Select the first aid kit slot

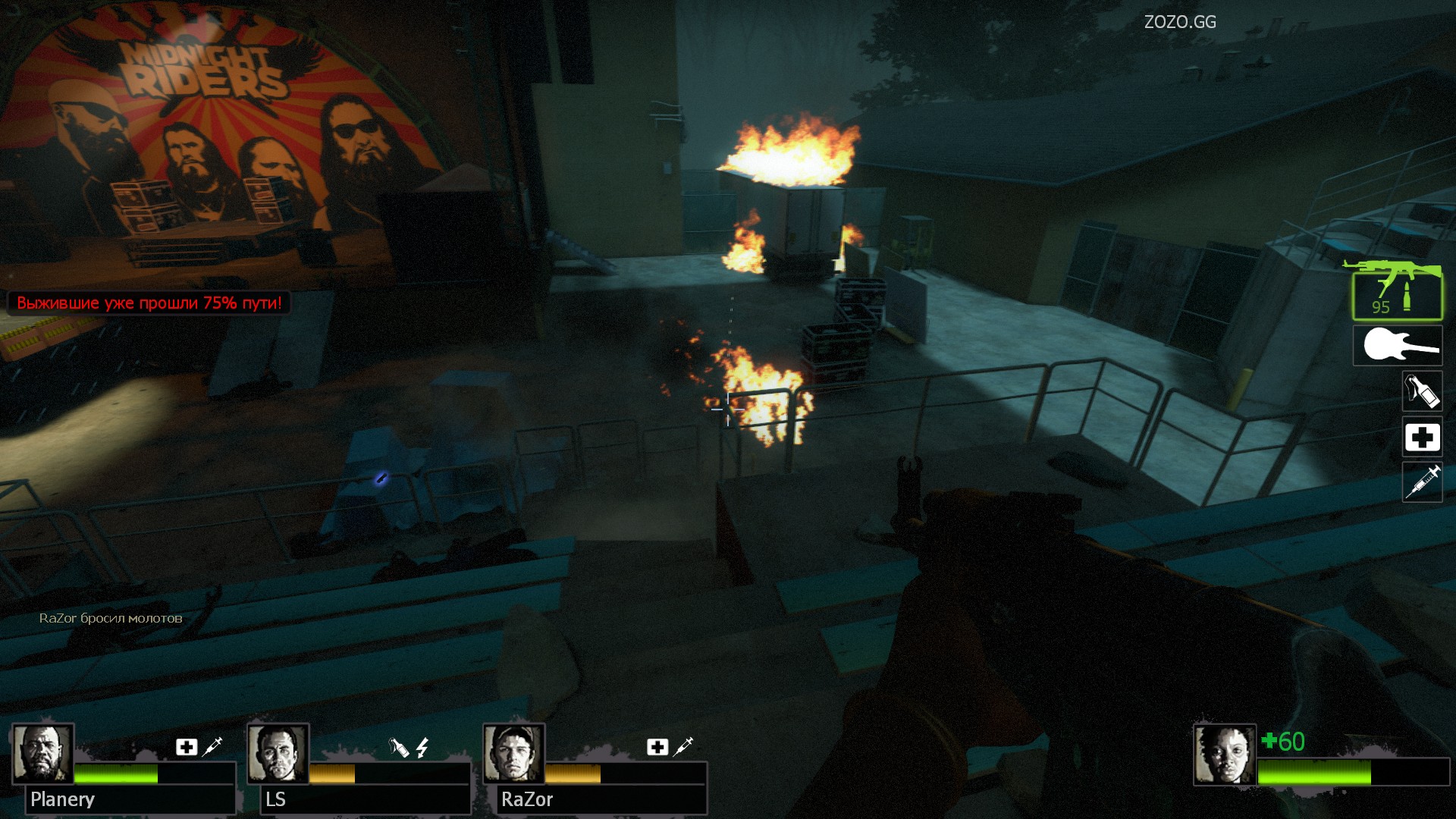click(1422, 437)
